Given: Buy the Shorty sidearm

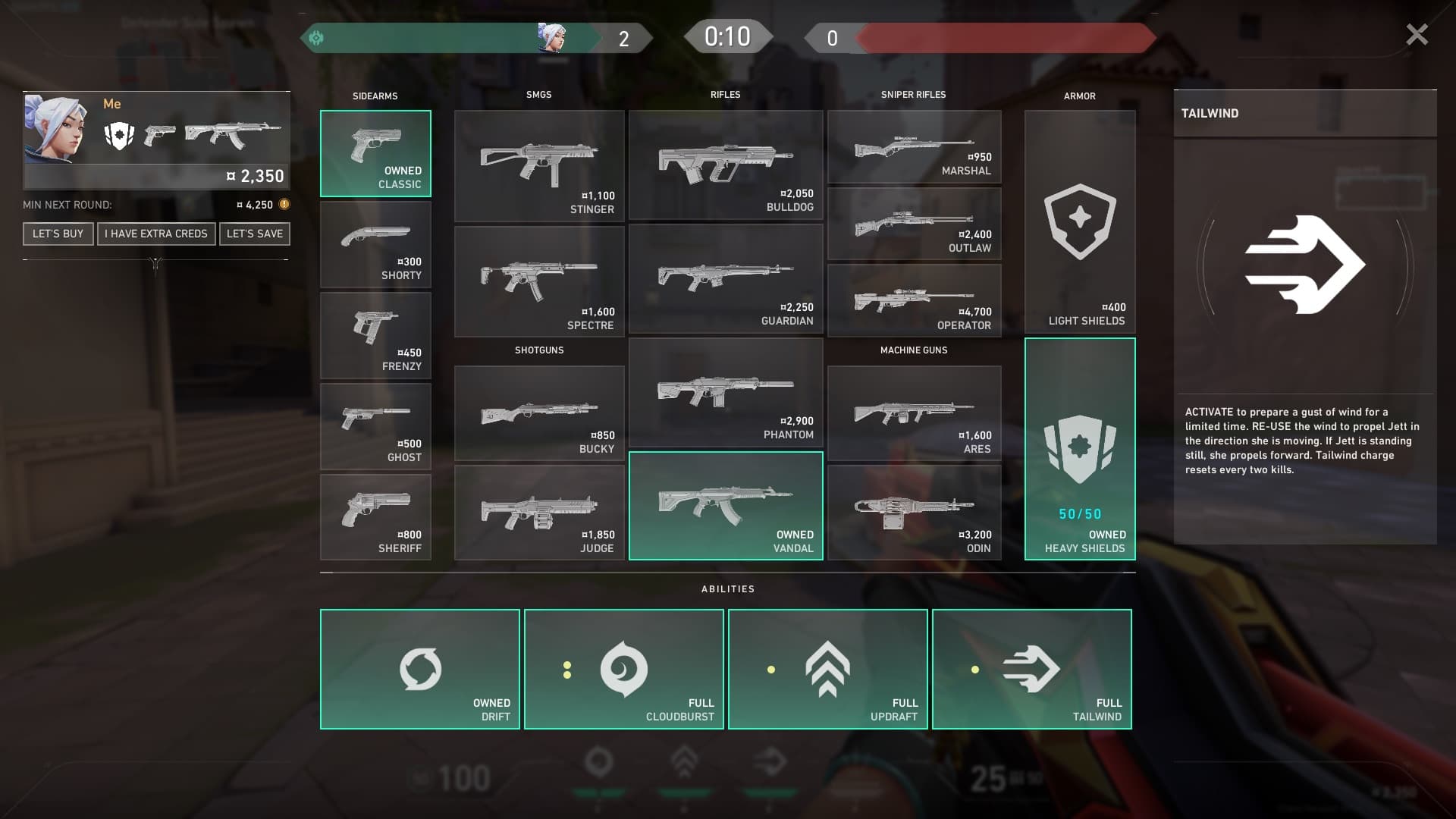Looking at the screenshot, I should coord(375,244).
